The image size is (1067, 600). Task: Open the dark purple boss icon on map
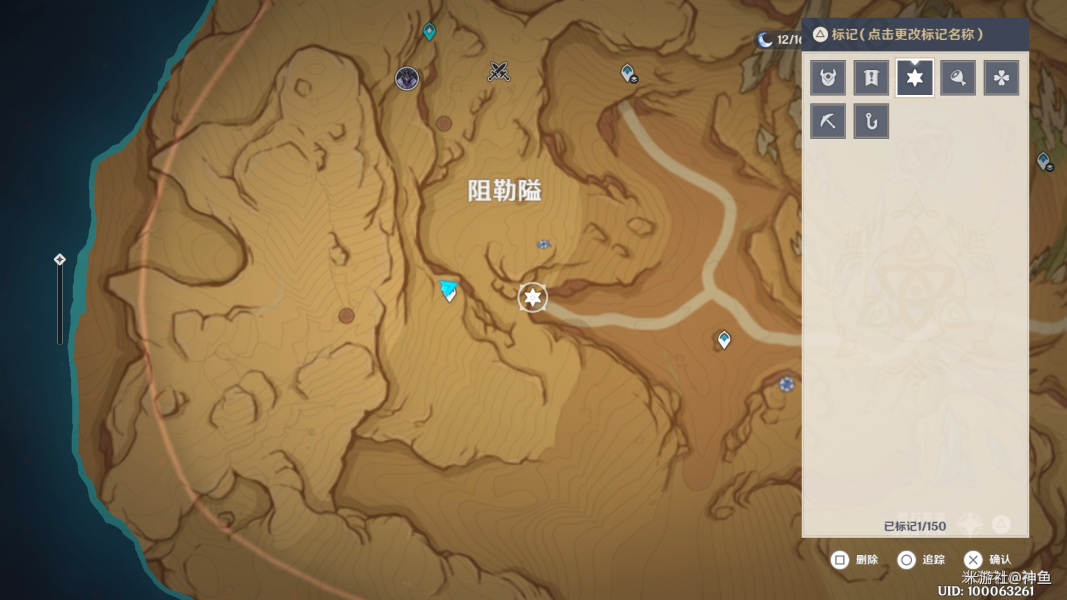[x=407, y=78]
